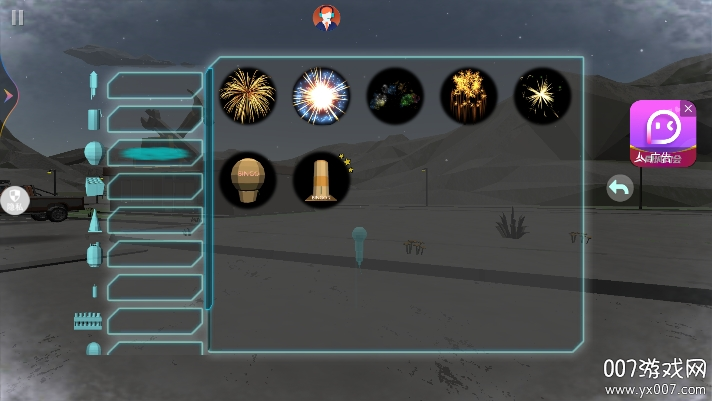Select the round BINGO shell firework

[248, 180]
